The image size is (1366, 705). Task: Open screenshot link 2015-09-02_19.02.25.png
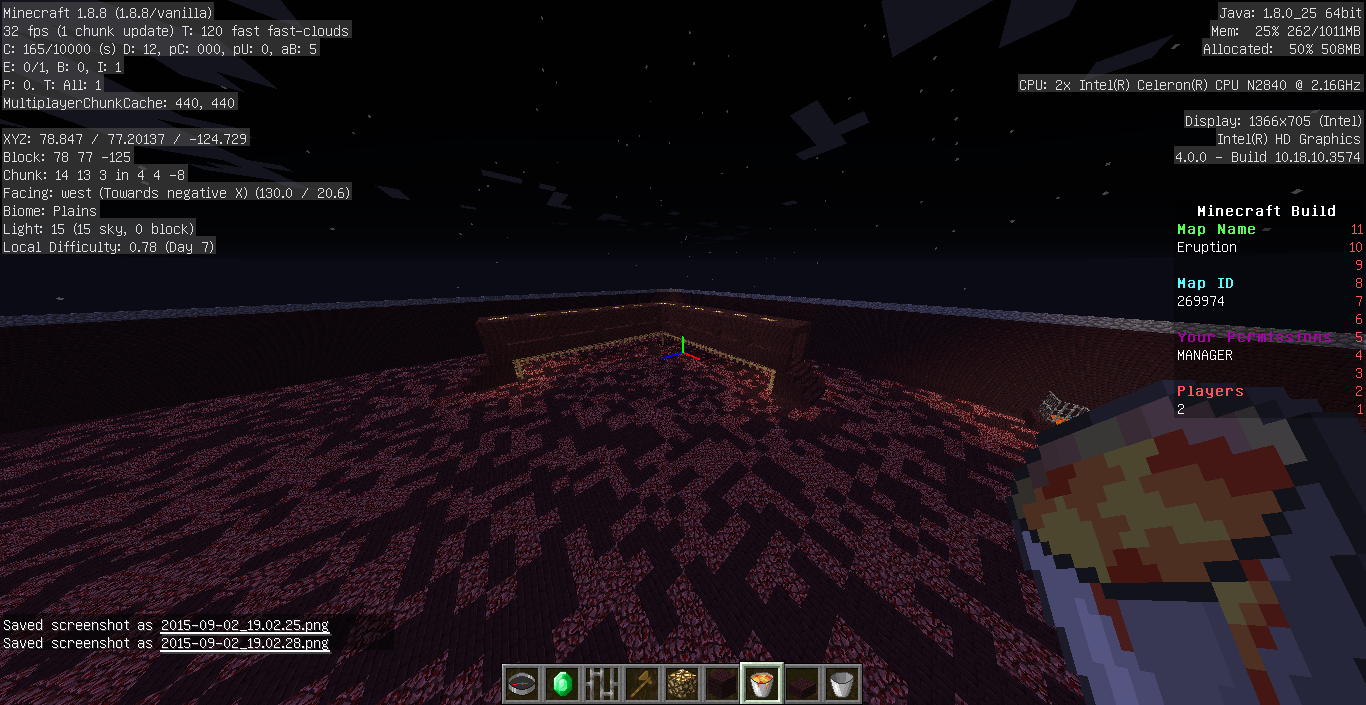244,625
